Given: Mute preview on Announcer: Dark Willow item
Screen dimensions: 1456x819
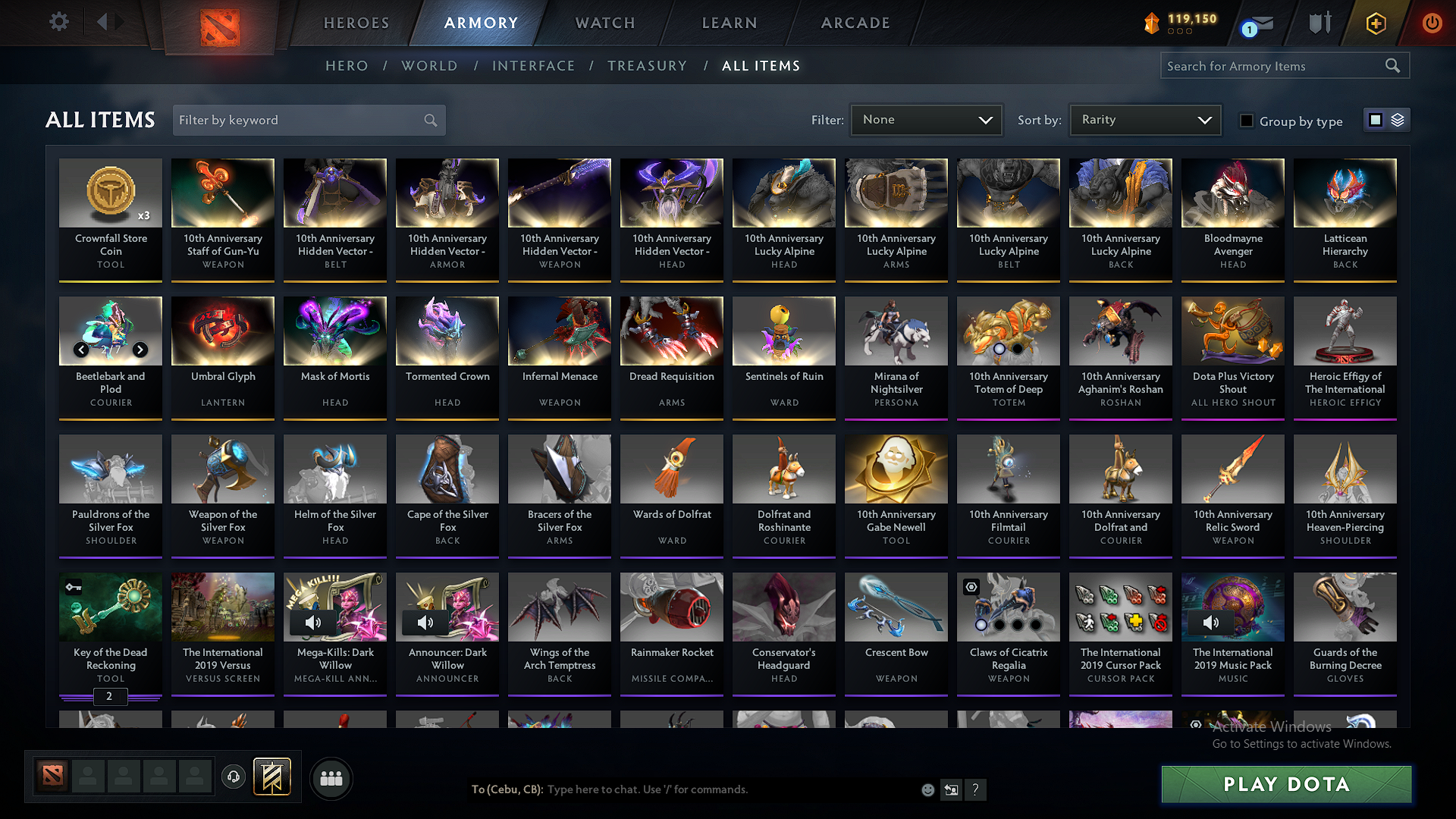Looking at the screenshot, I should (425, 623).
